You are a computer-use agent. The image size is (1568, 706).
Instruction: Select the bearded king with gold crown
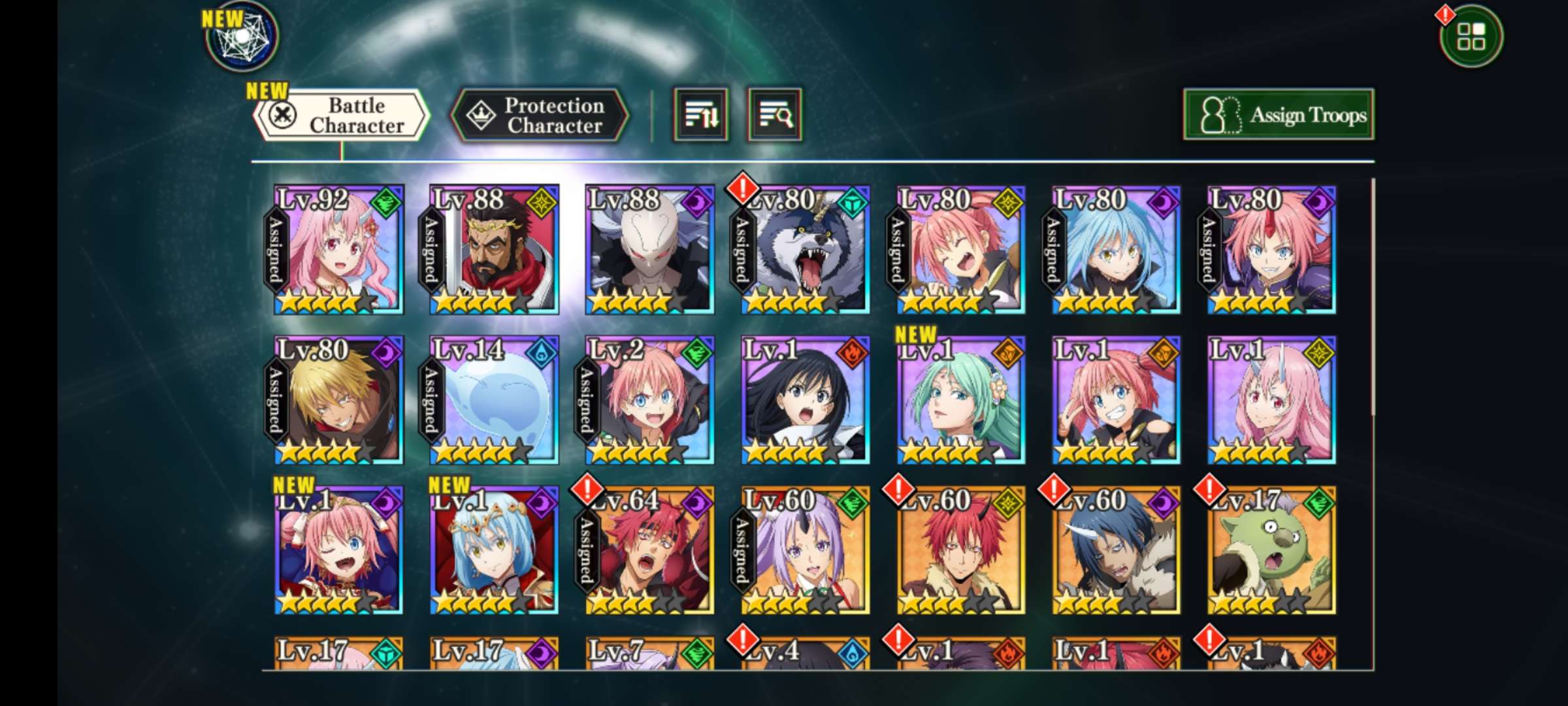point(494,250)
